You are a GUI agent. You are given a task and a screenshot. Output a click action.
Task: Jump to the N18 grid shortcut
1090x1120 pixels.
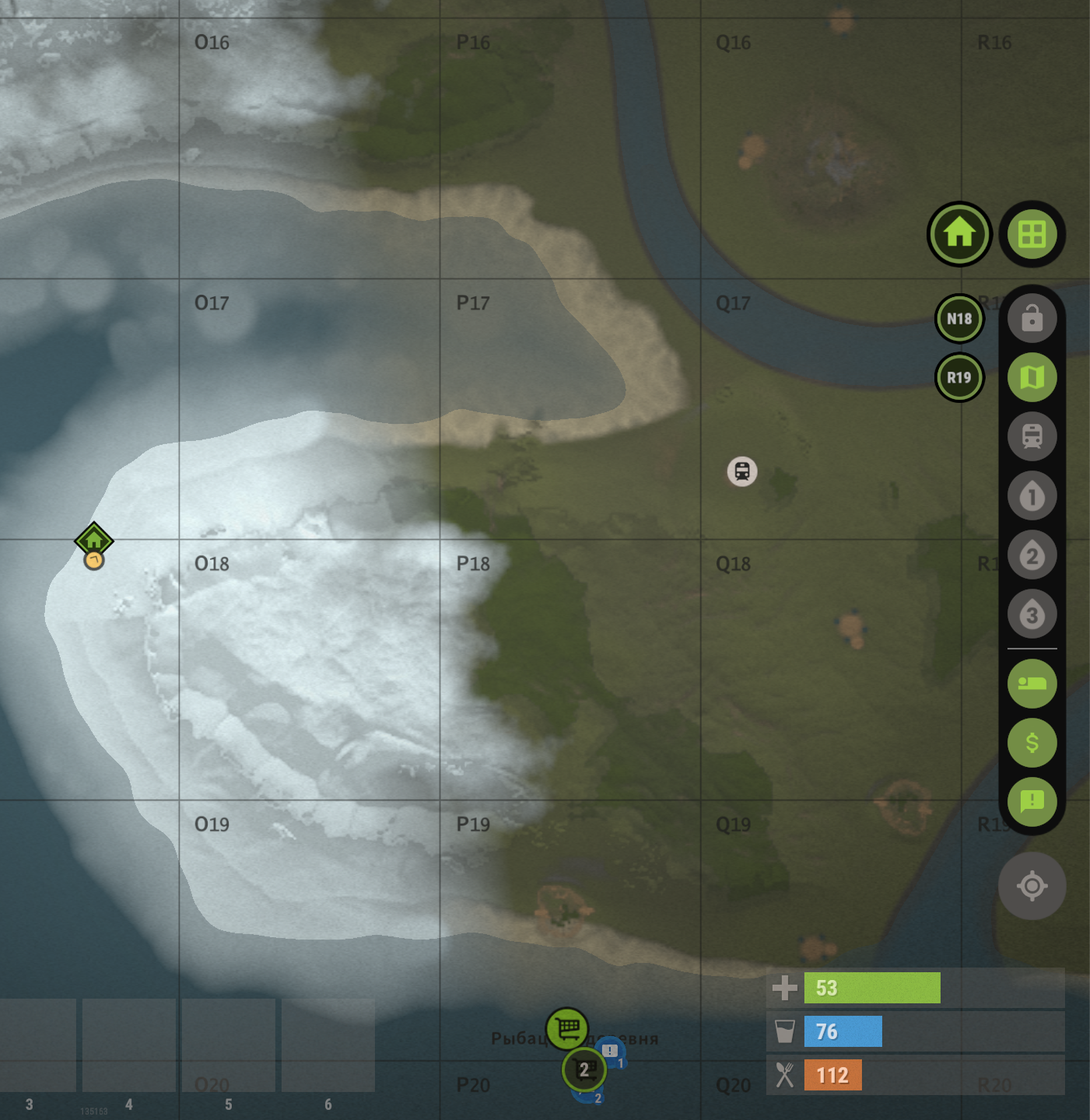[959, 319]
